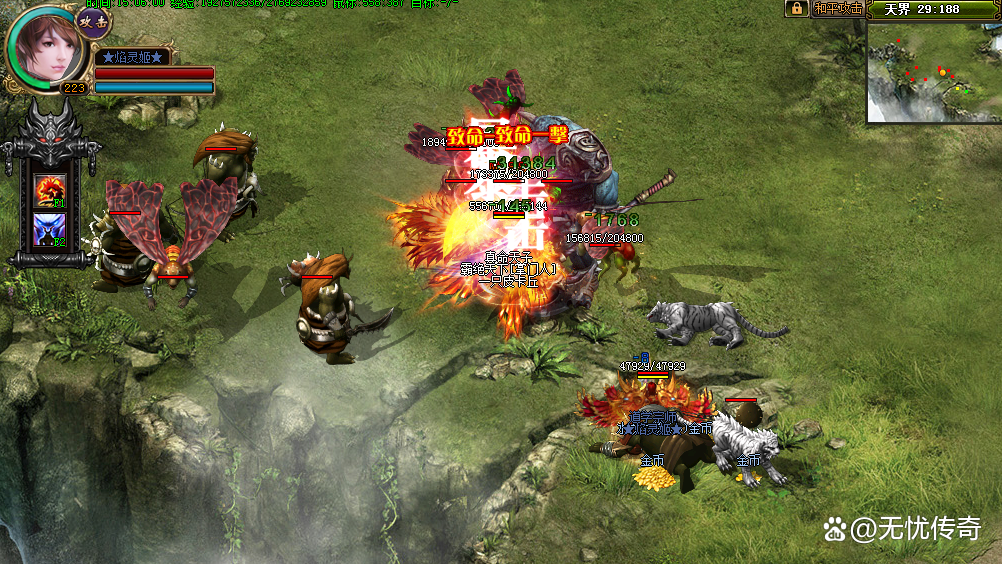Activate the F2 blue demon skill icon

click(50, 229)
